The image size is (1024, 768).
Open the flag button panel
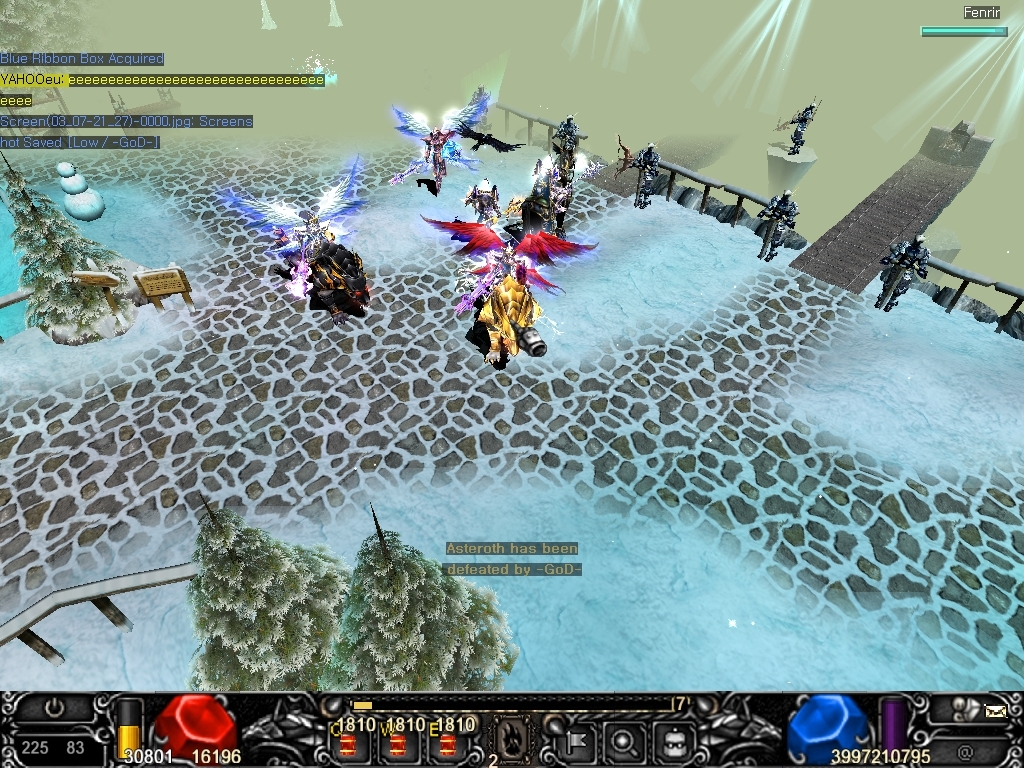(x=578, y=742)
